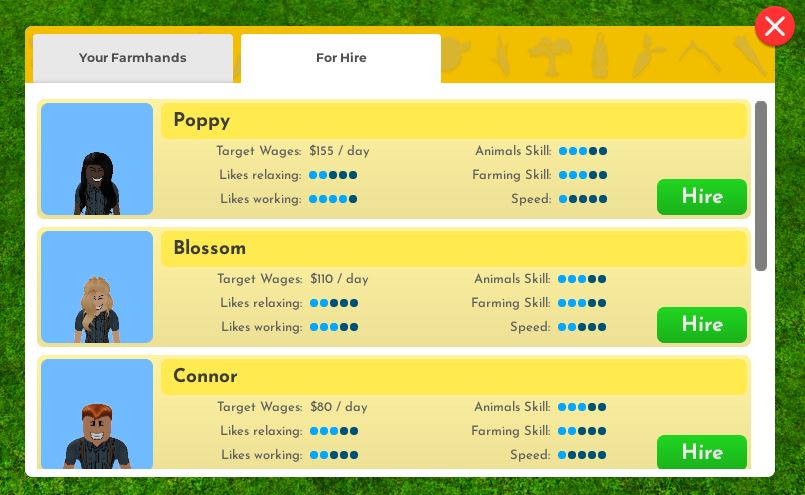Select Blossom's avatar picture
The image size is (805, 495).
coord(97,287)
